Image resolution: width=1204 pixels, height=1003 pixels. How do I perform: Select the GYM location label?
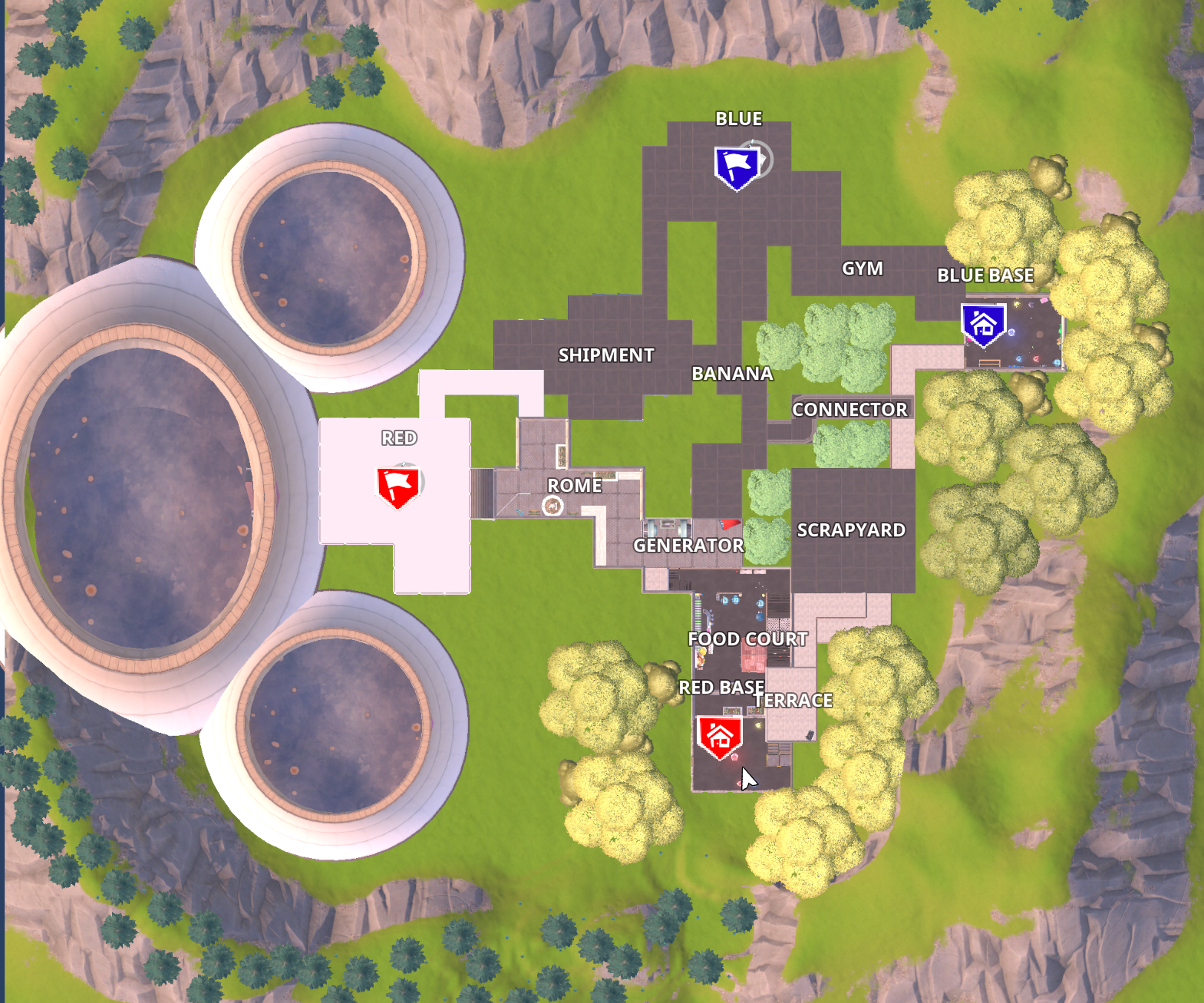pyautogui.click(x=863, y=269)
